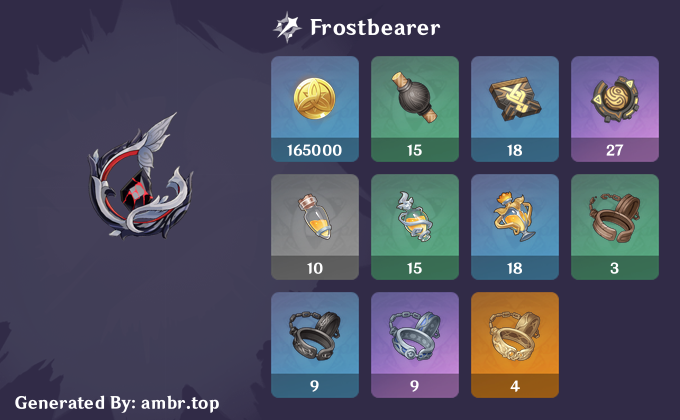Select the gold Mora coin tile
Viewport: 680px width, 420px height.
(314, 107)
